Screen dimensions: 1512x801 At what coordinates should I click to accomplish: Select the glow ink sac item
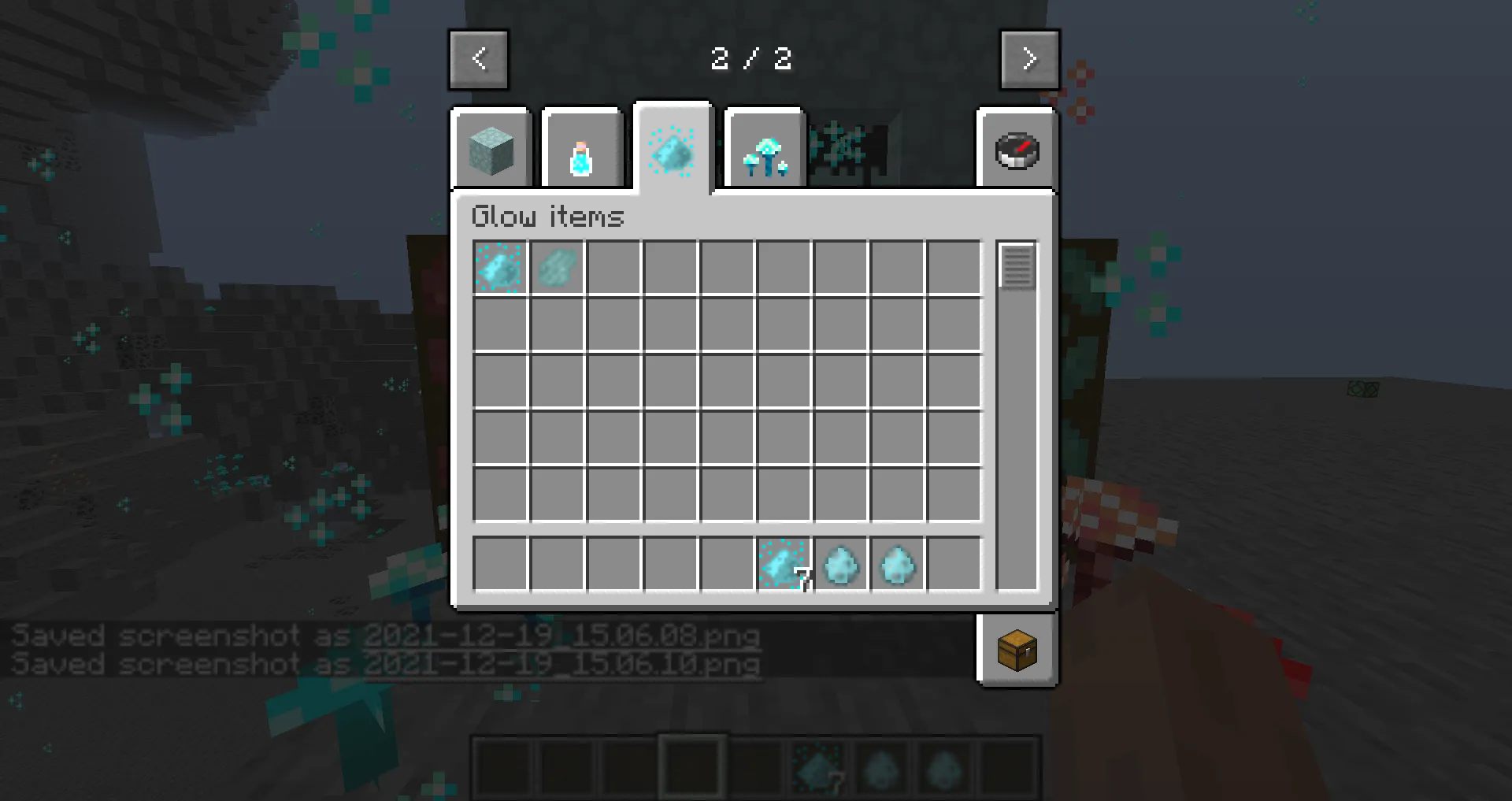(557, 268)
